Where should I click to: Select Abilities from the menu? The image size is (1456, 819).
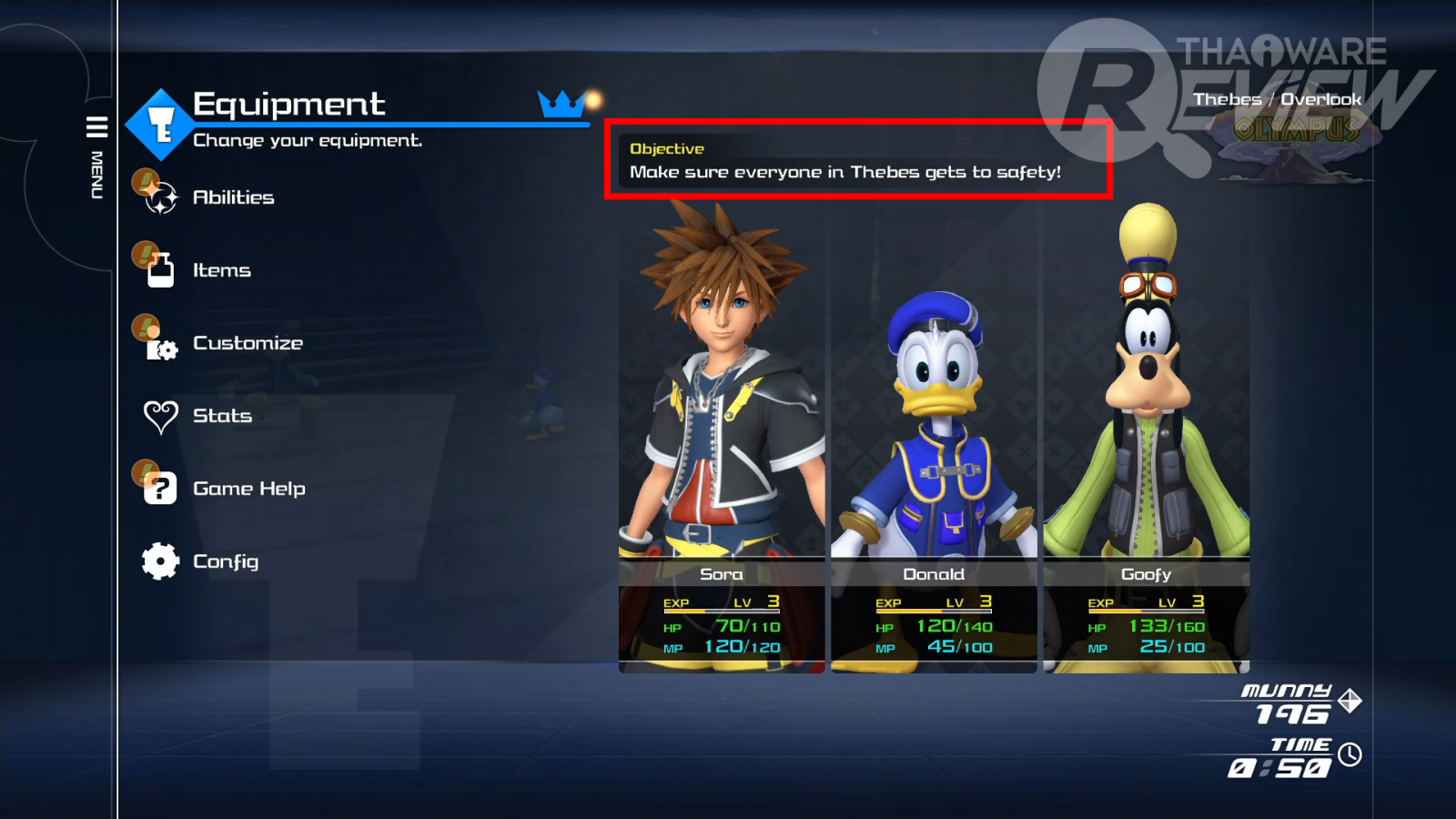coord(233,197)
